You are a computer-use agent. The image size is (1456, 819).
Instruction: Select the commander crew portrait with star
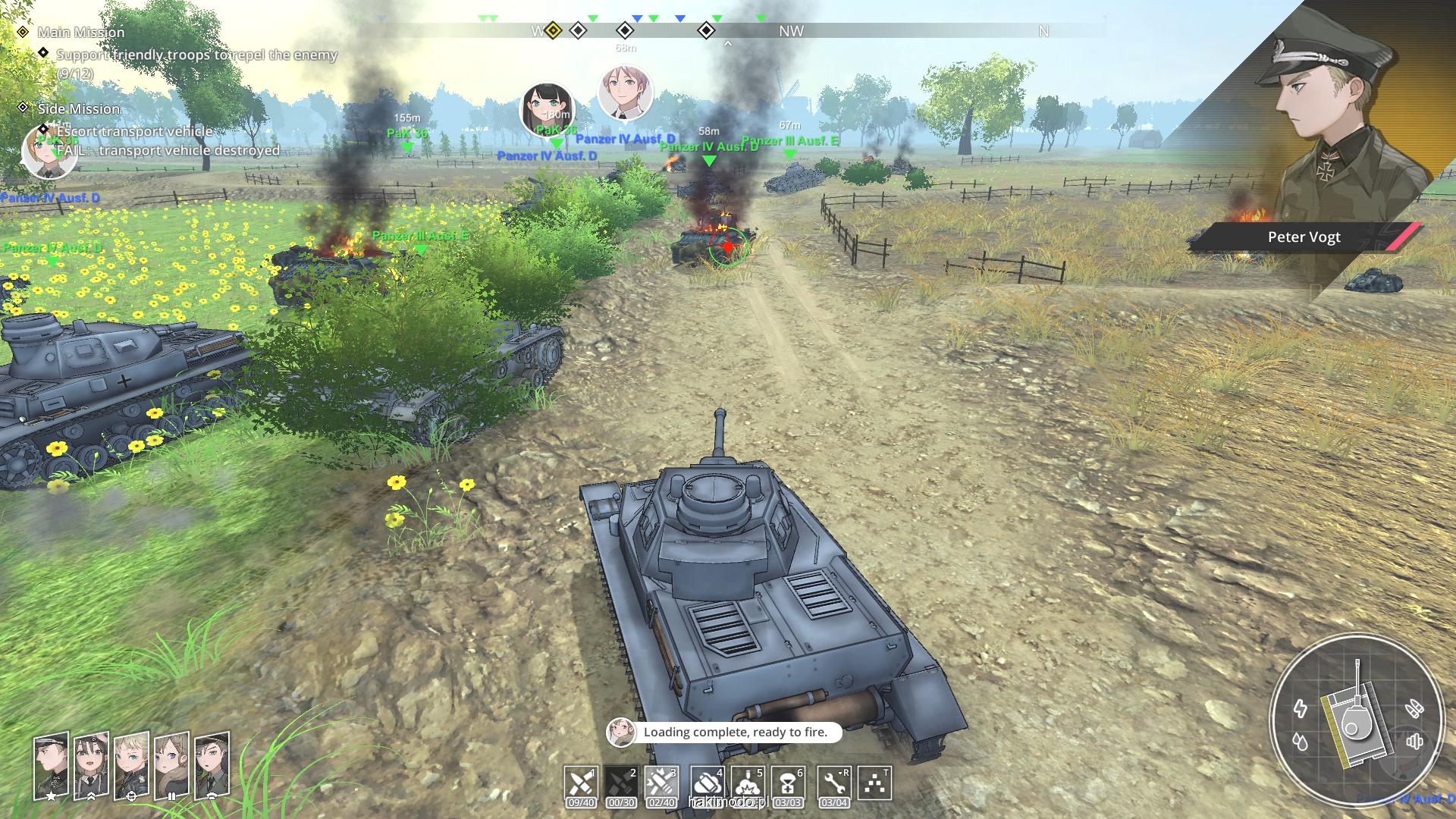click(x=51, y=766)
